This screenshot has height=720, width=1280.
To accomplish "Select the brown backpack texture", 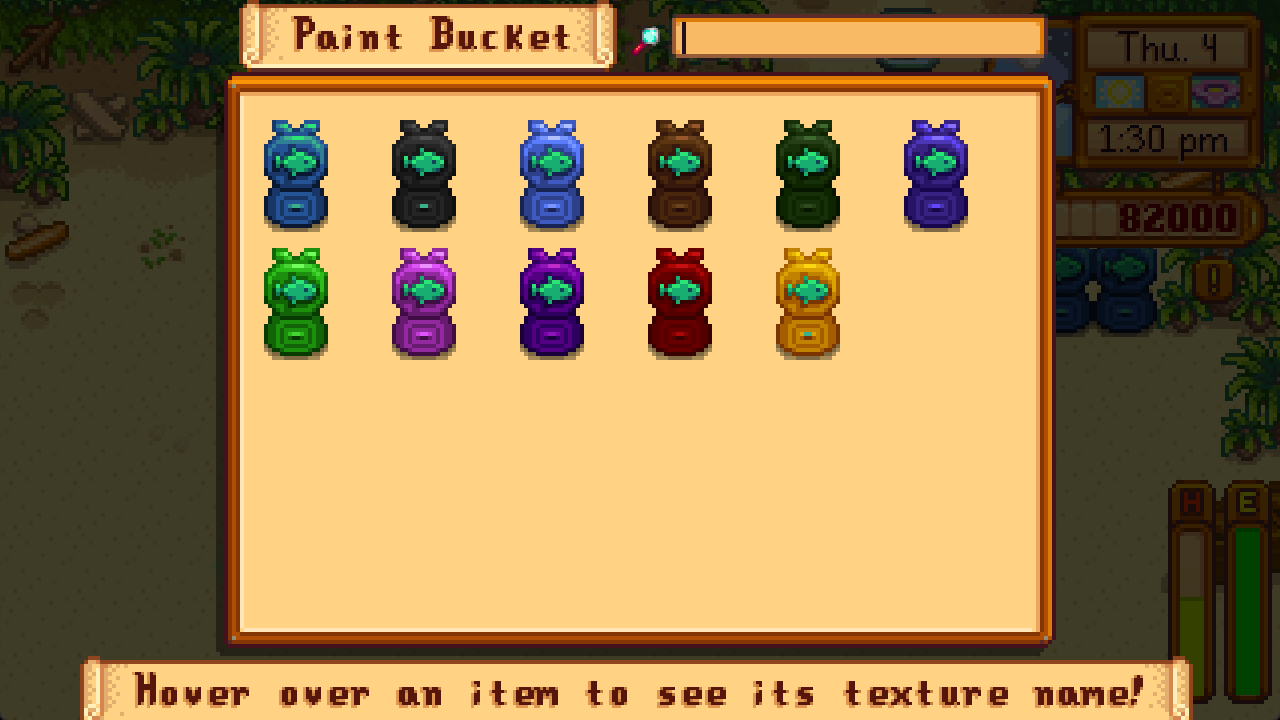I will 679,175.
